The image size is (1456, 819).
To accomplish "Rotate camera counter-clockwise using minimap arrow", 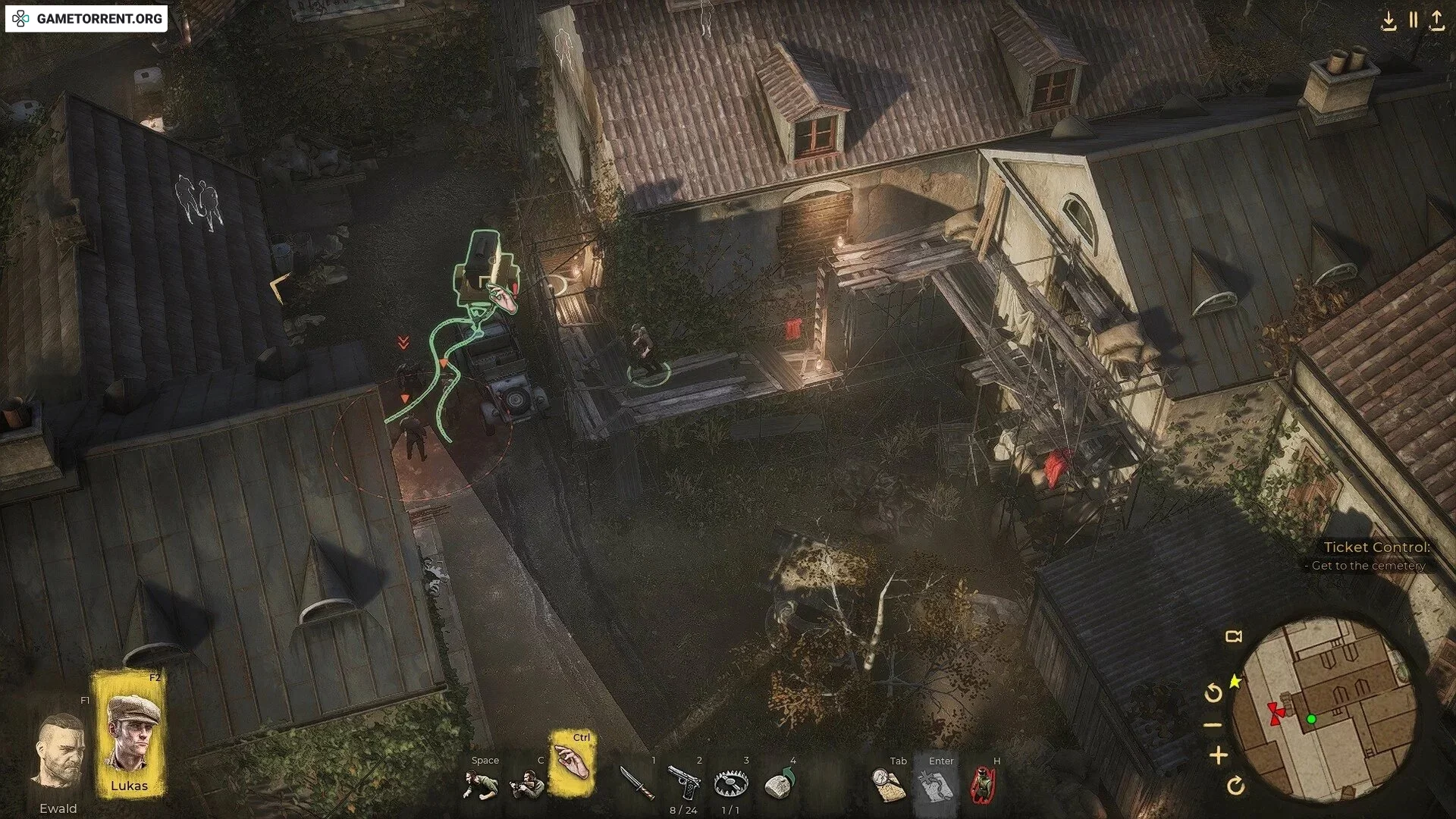I will point(1213,692).
